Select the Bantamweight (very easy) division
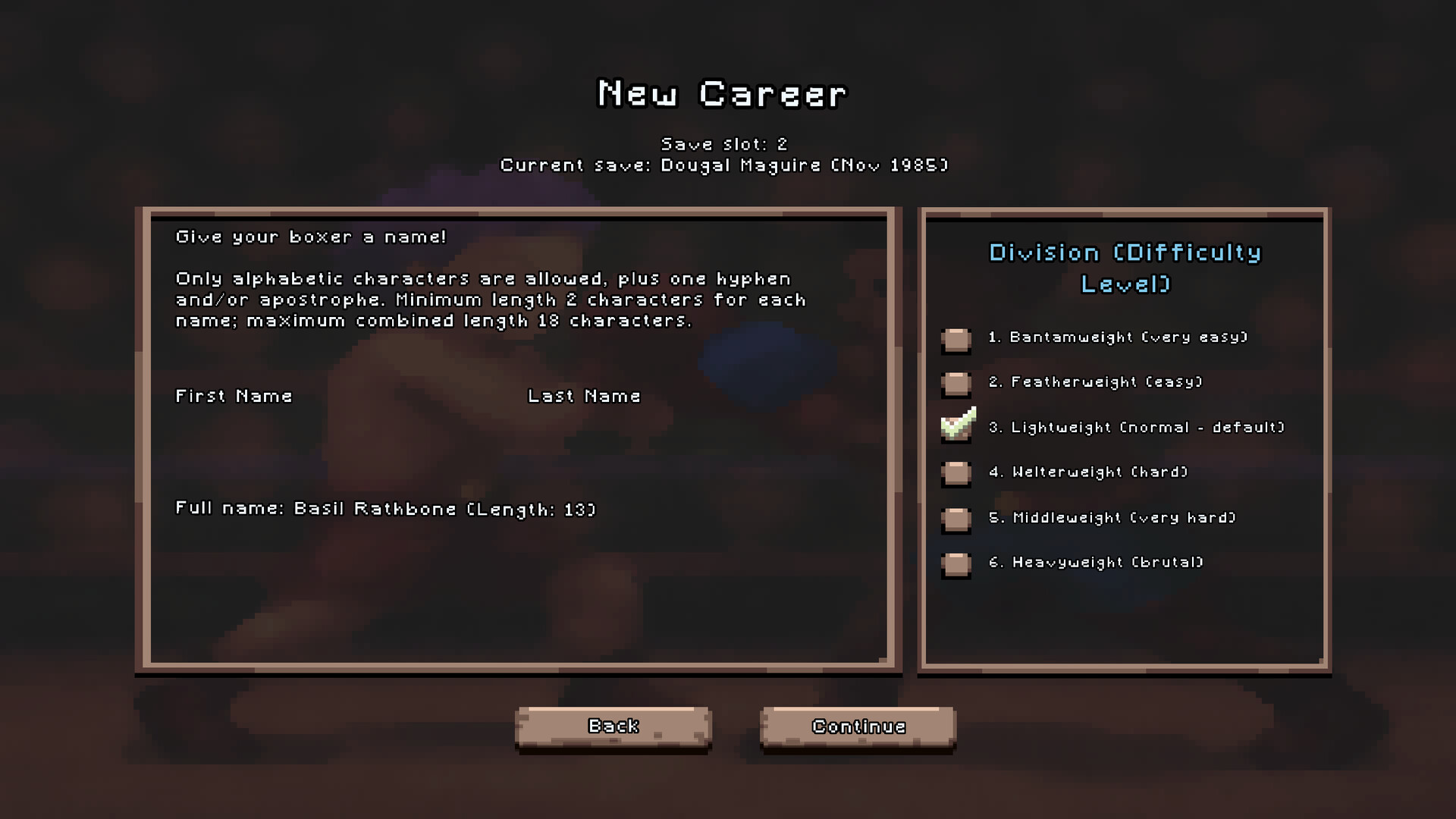This screenshot has height=819, width=1456. [955, 341]
